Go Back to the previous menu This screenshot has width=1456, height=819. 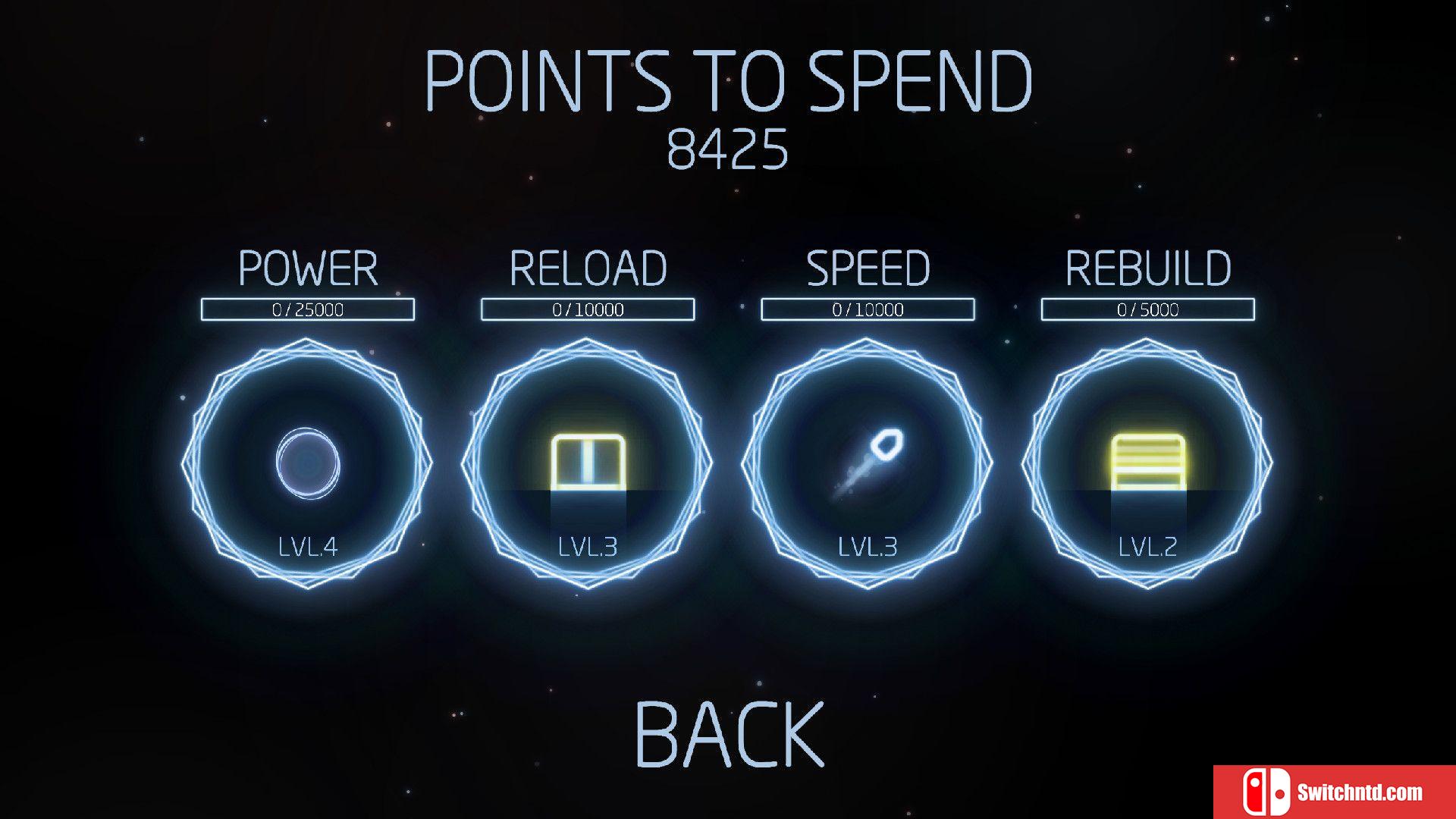pos(729,734)
